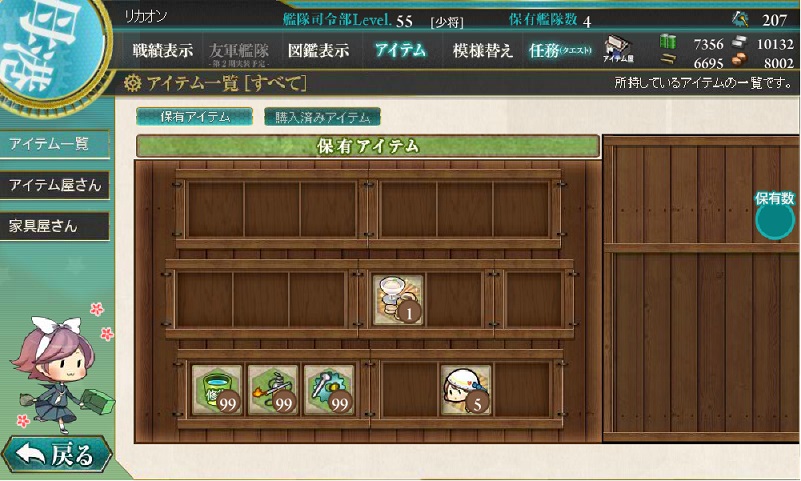The height and width of the screenshot is (481, 801).
Task: Select the gear development material item
Action: click(329, 390)
